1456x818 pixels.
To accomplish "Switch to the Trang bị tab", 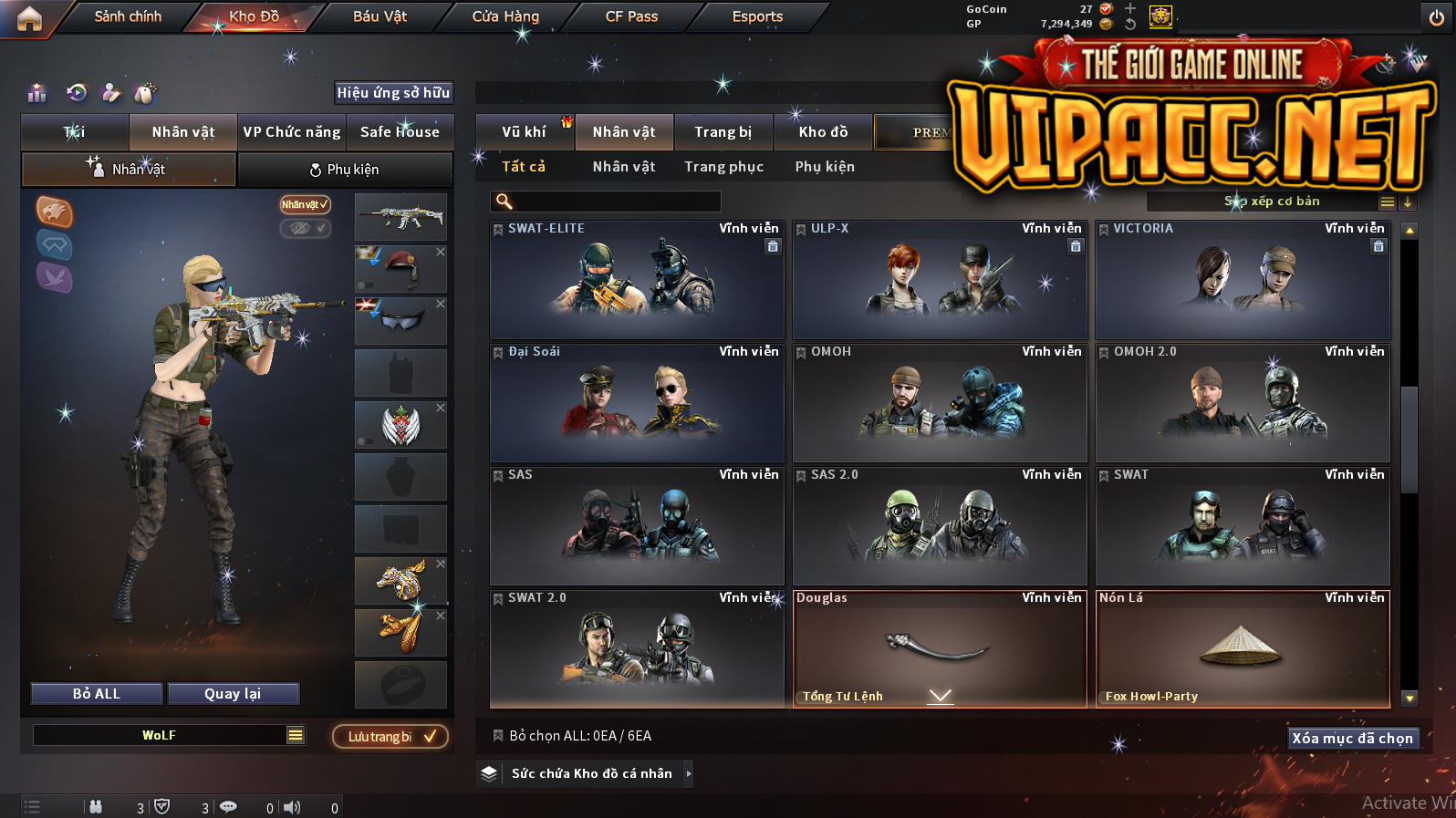I will pos(723,132).
